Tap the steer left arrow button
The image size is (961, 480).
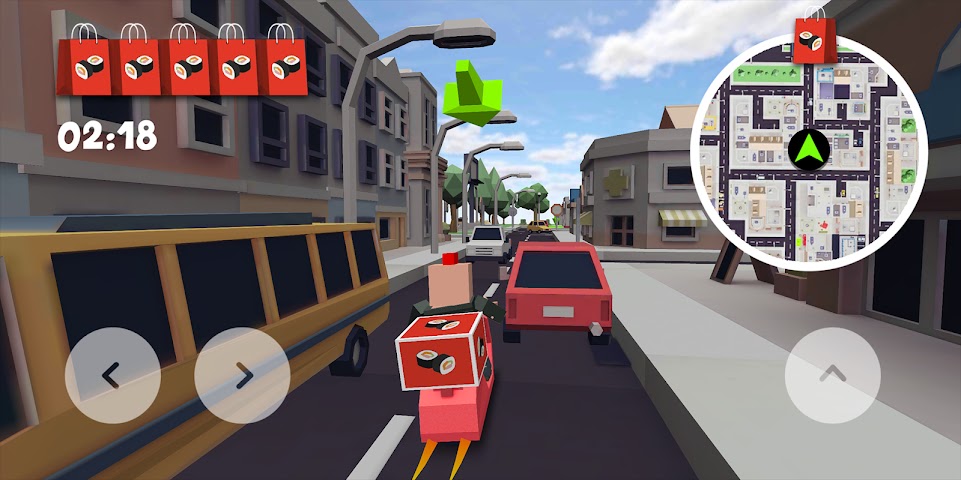click(112, 375)
